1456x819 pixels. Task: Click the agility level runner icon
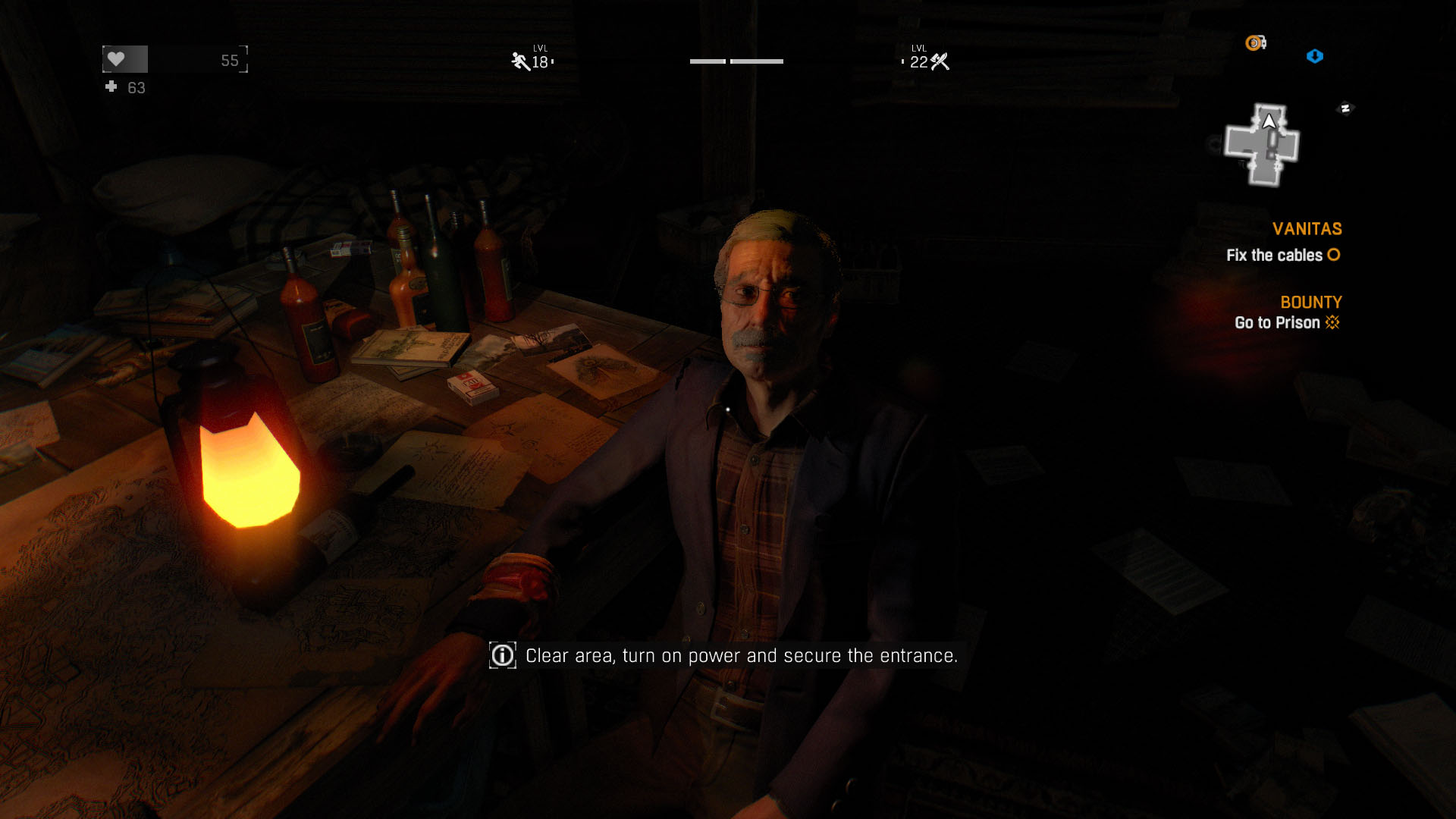pos(520,61)
